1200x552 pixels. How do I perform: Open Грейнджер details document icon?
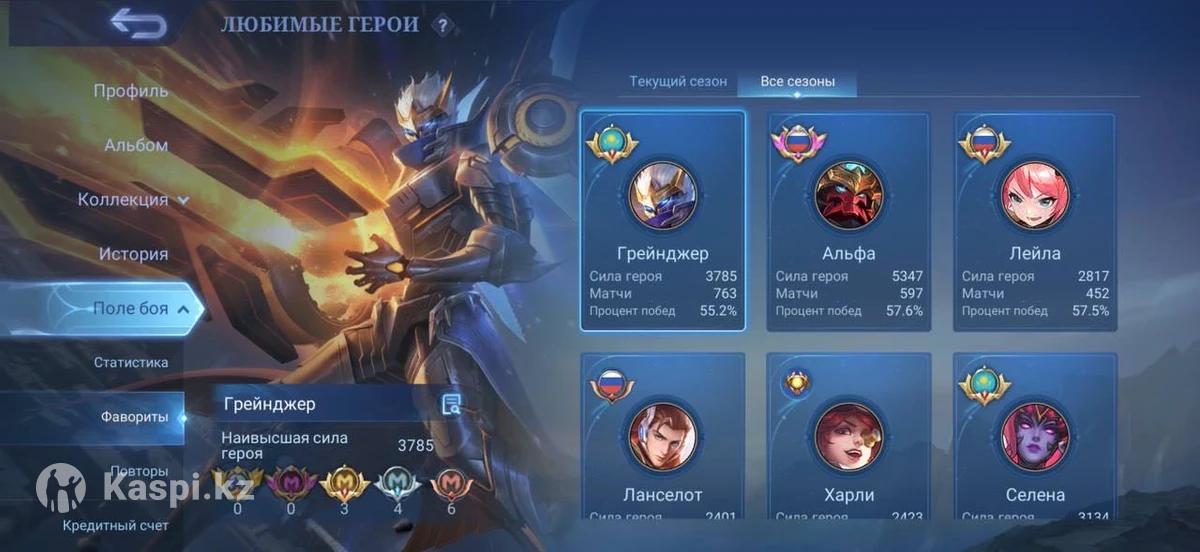pyautogui.click(x=452, y=404)
